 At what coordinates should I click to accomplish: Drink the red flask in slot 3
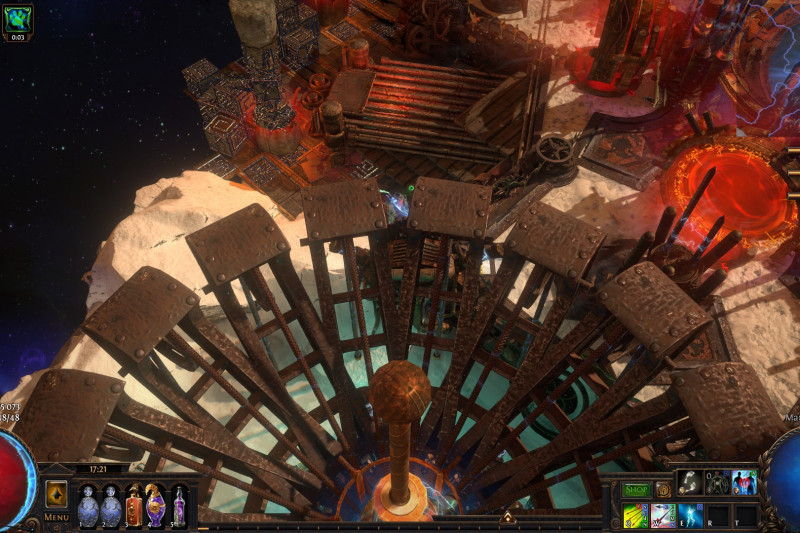coord(133,506)
